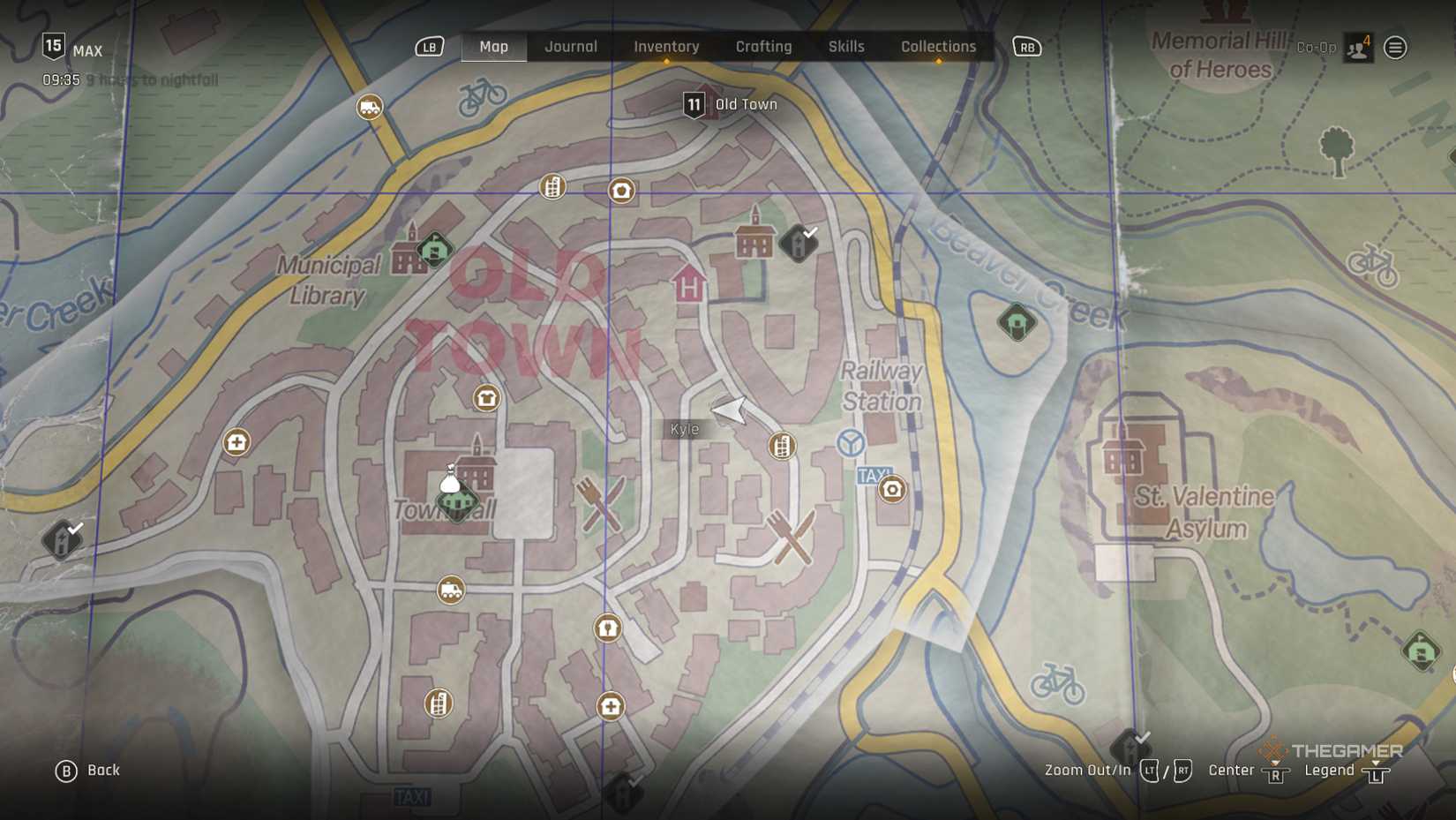
Task: Open the Co-Op players icon
Action: (1358, 48)
